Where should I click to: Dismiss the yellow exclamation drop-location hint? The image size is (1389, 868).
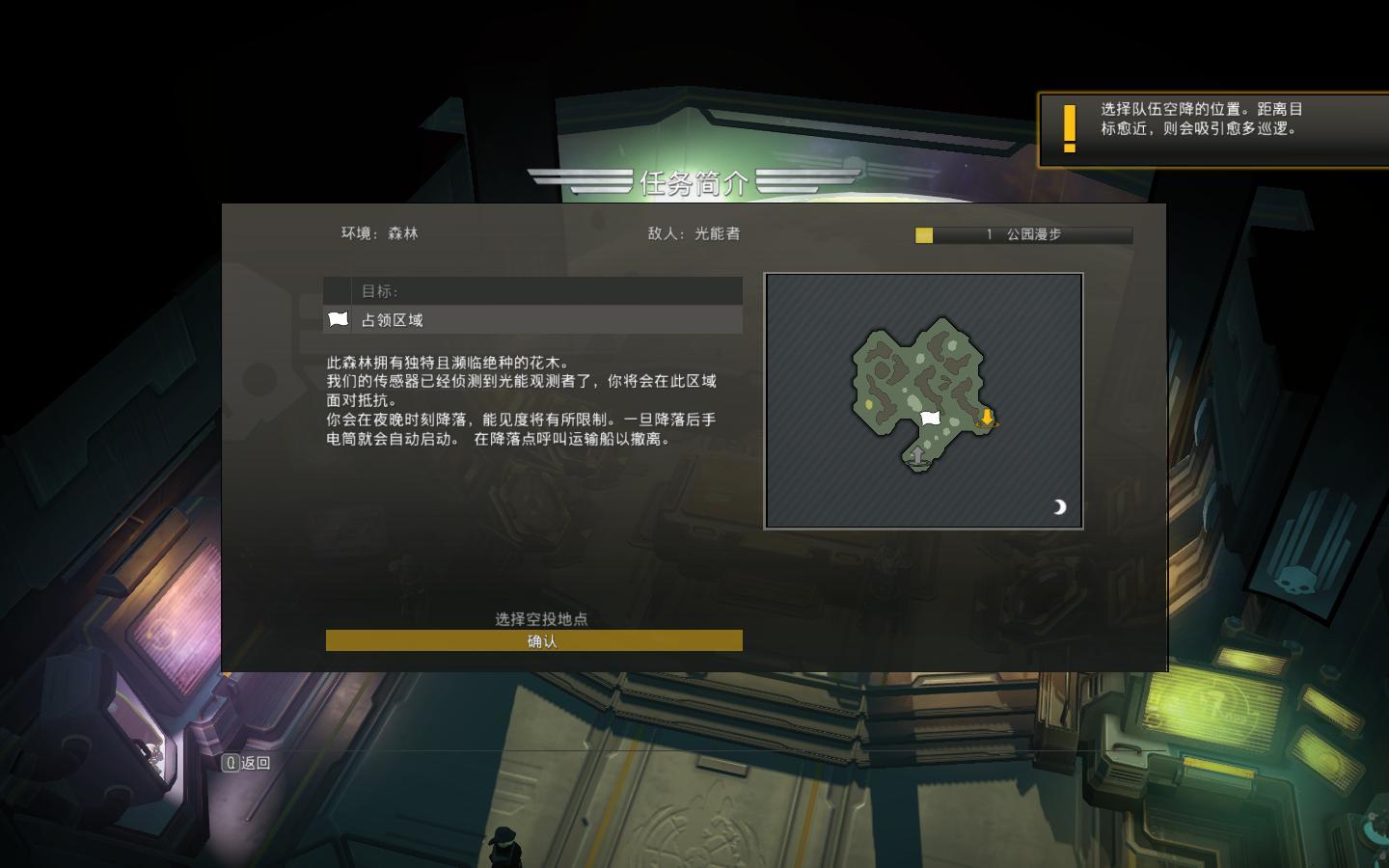1212,129
